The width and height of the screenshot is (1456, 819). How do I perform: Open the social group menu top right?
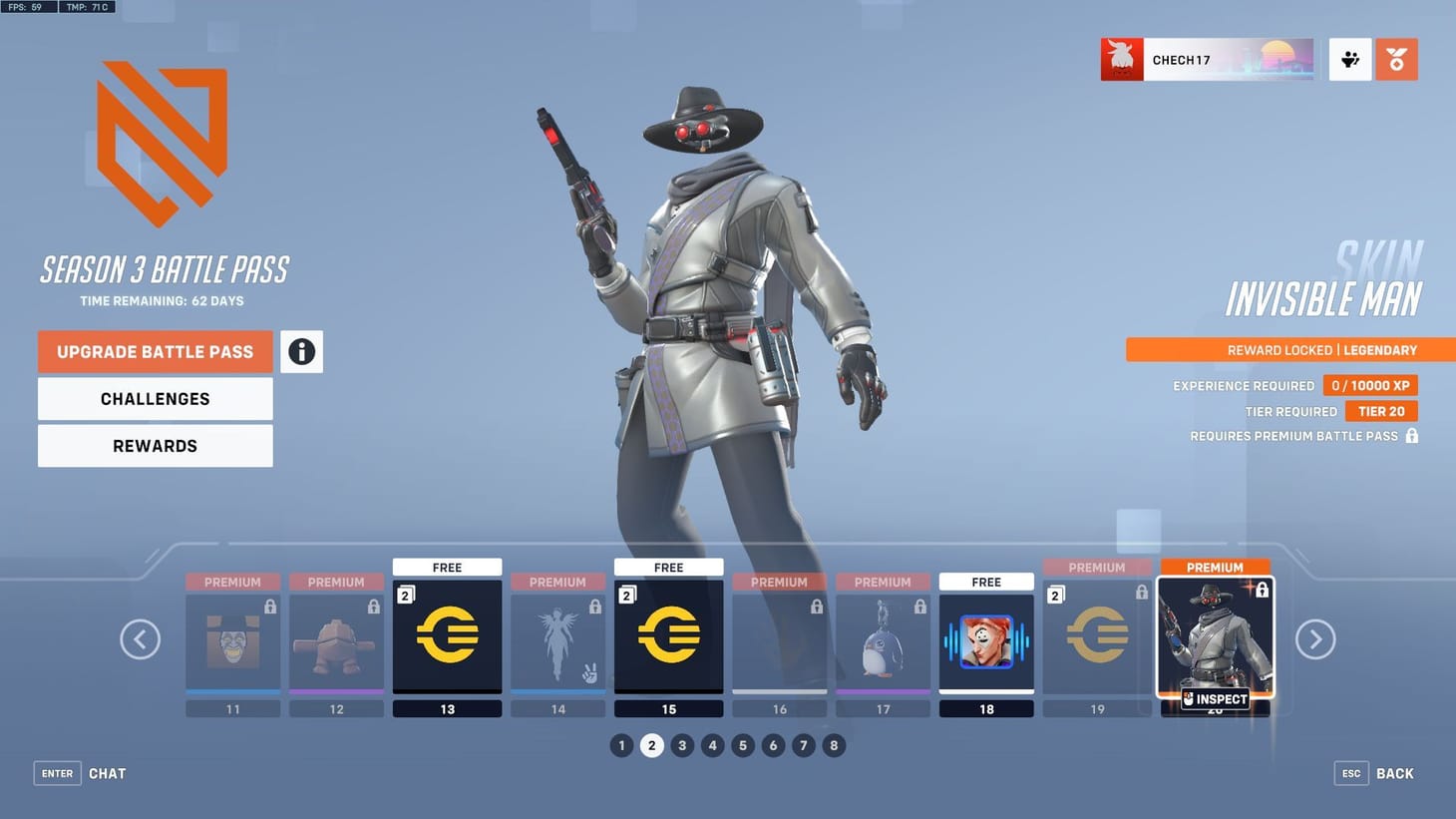(1349, 59)
